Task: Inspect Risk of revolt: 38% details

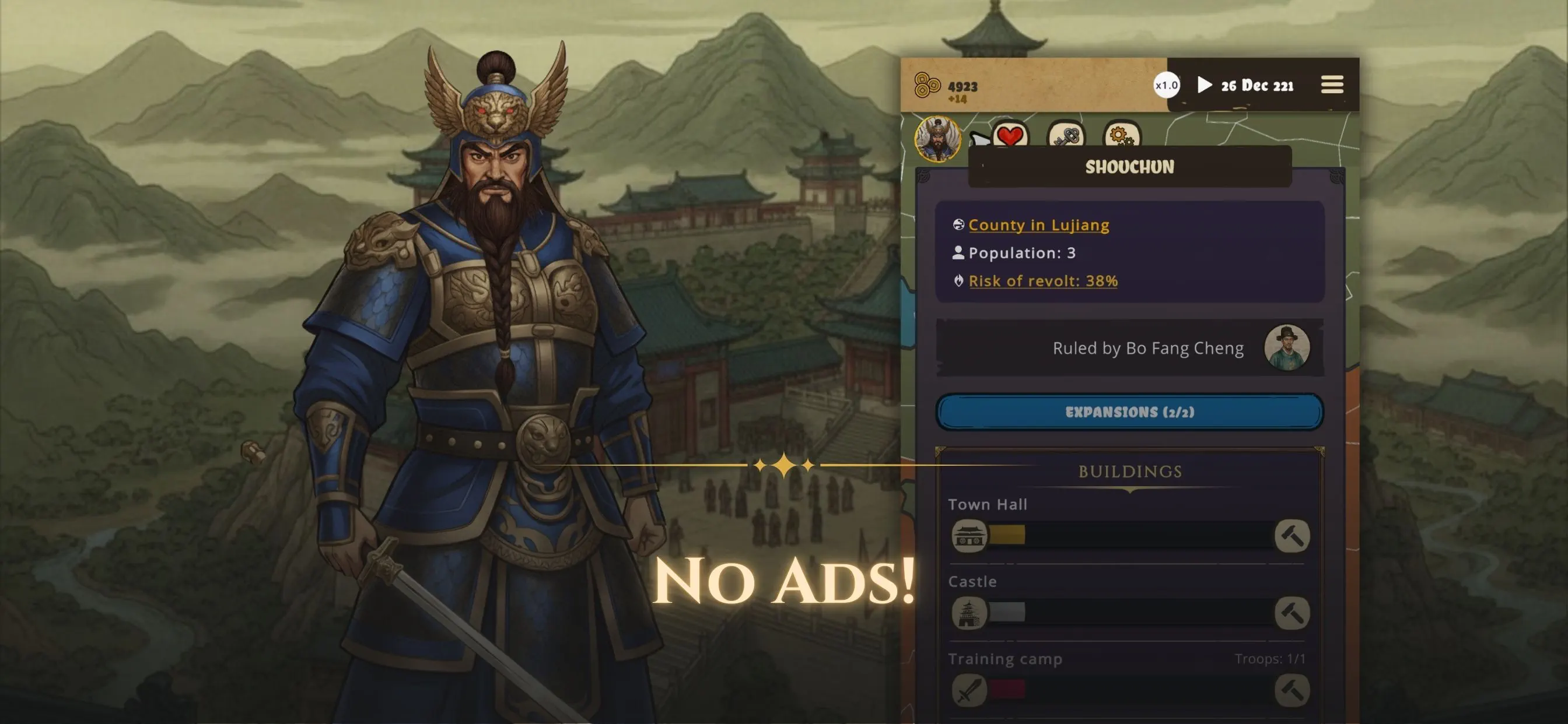Action: click(x=1042, y=280)
